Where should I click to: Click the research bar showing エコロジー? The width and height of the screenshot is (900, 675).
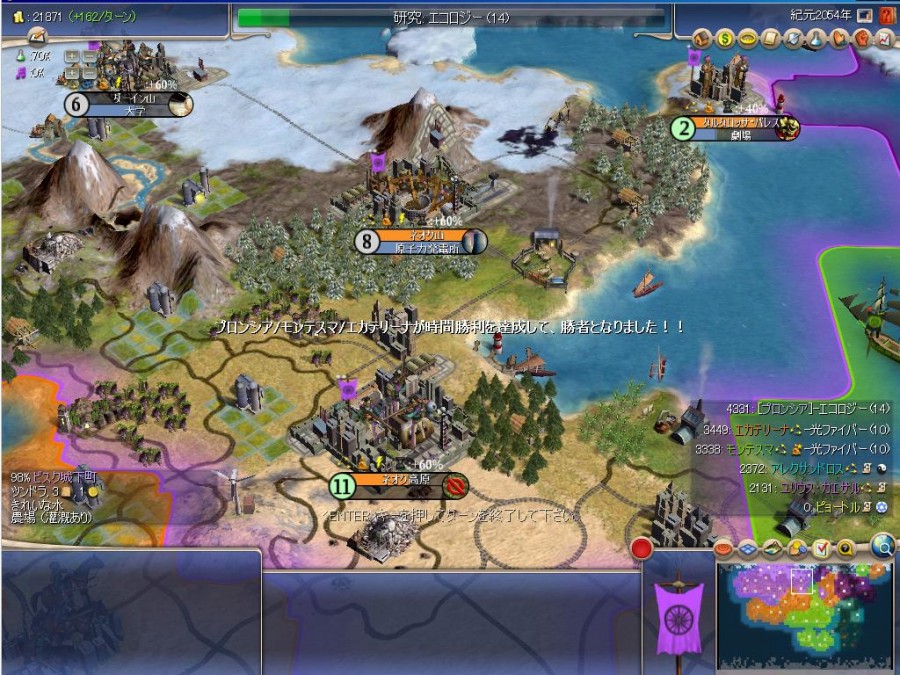click(x=450, y=17)
